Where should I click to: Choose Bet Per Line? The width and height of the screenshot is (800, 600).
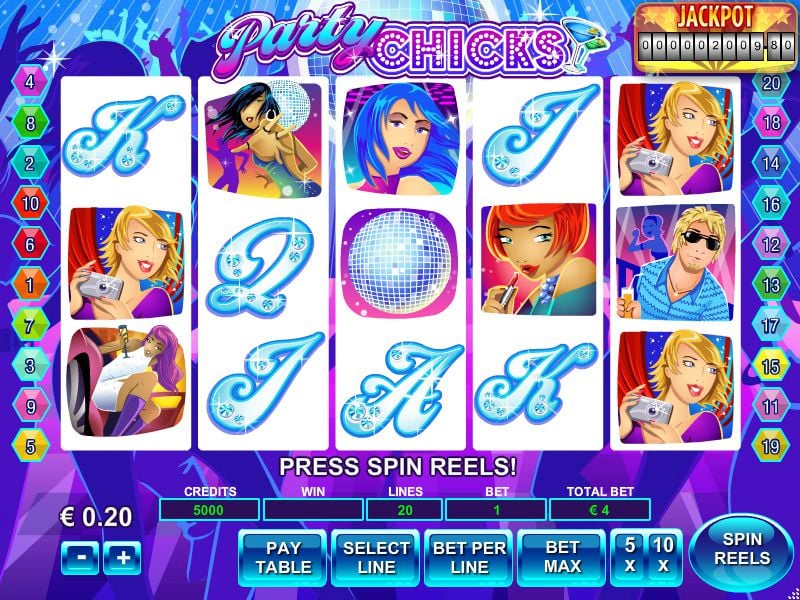click(469, 557)
